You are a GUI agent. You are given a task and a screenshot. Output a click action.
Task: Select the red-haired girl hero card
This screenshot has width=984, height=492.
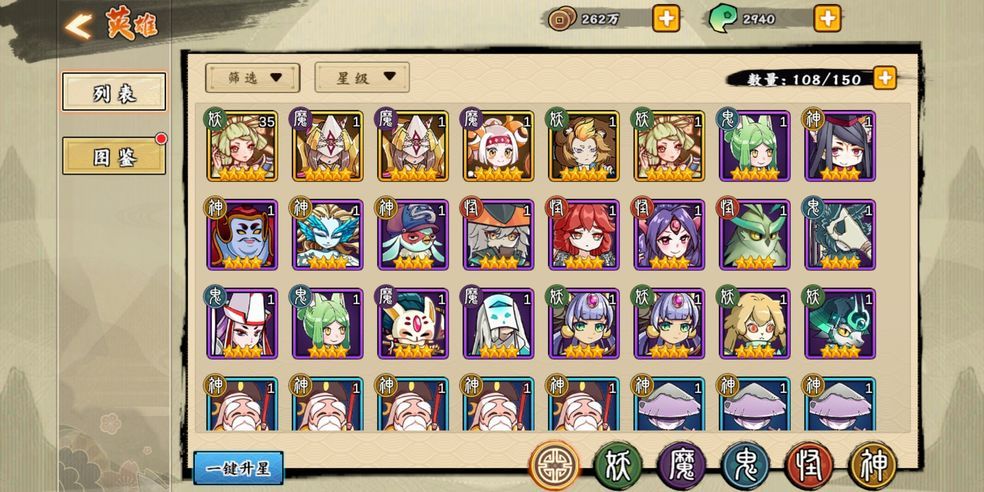(x=584, y=235)
